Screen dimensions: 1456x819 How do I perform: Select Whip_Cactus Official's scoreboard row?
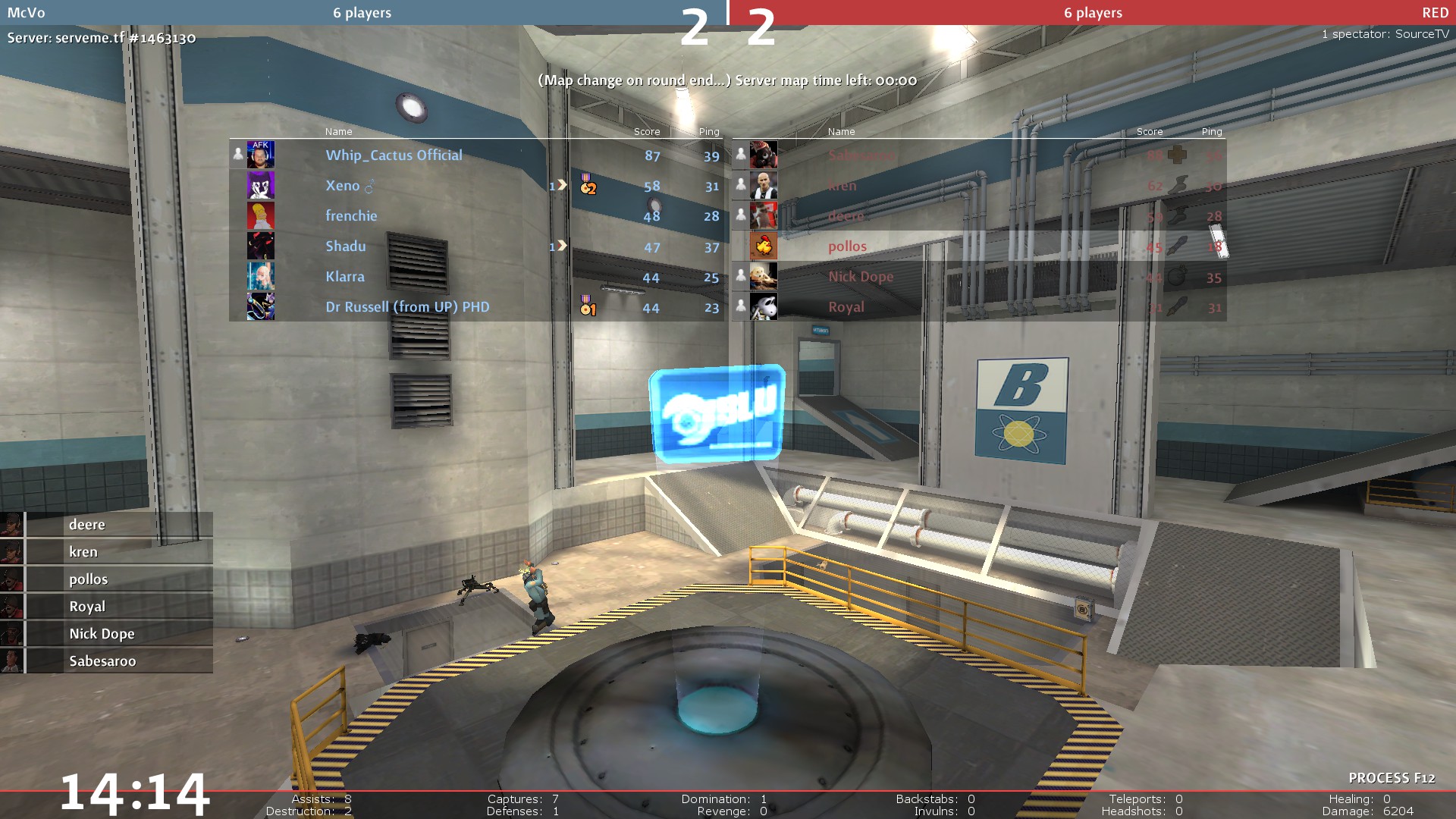click(x=394, y=155)
